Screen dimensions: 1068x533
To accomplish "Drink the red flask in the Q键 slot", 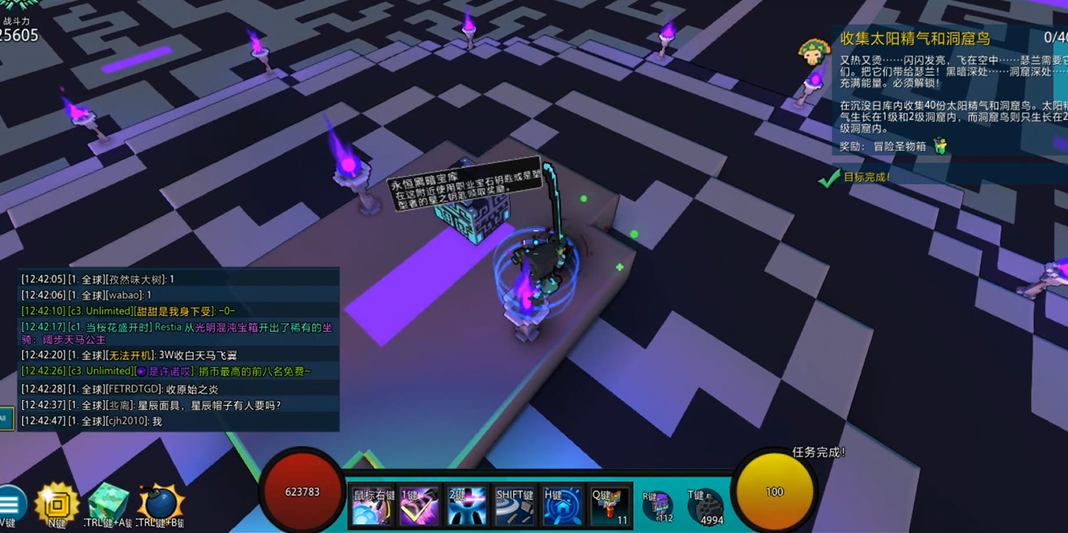I will (609, 507).
